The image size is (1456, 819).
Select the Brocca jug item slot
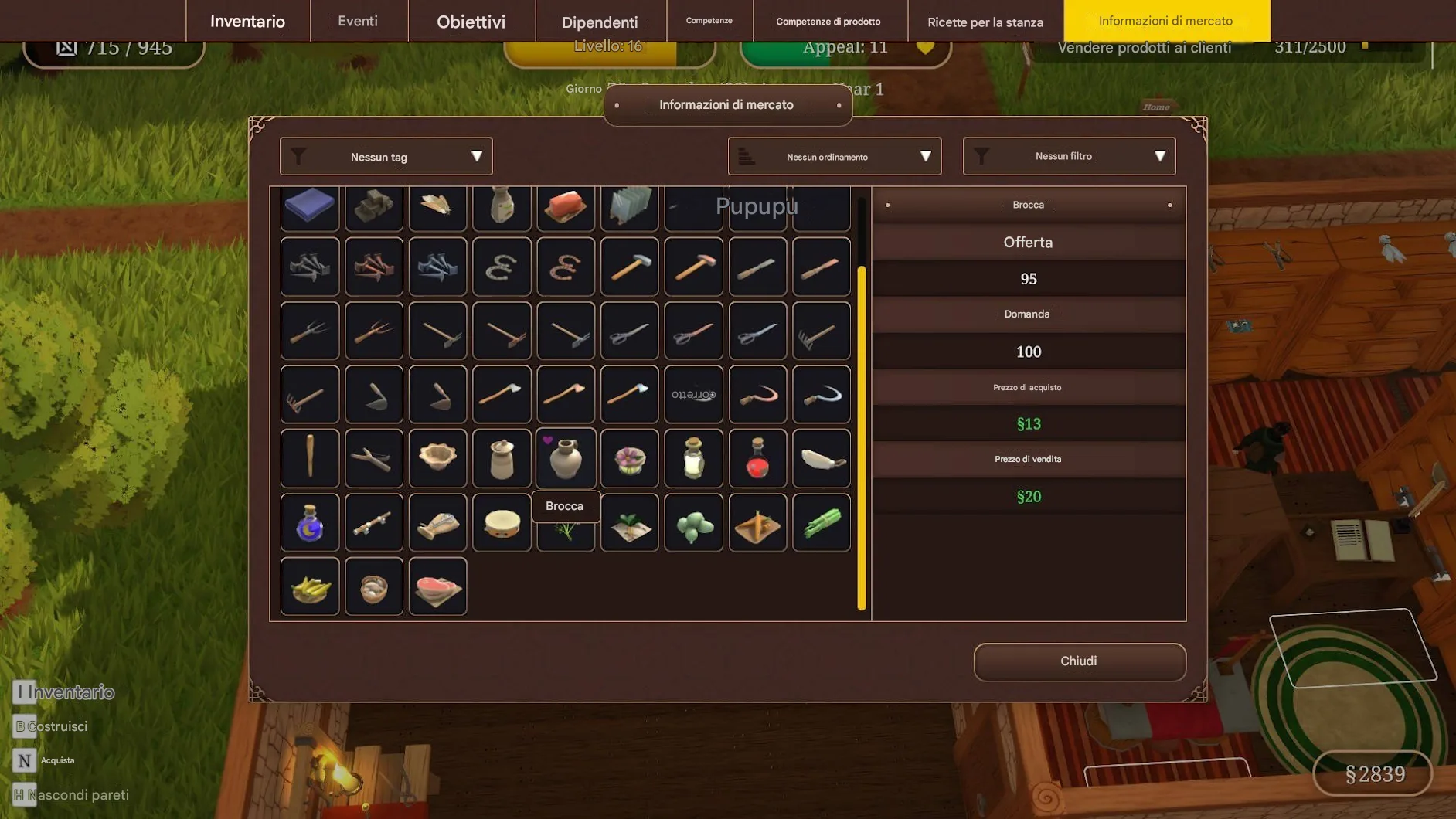pyautogui.click(x=566, y=458)
